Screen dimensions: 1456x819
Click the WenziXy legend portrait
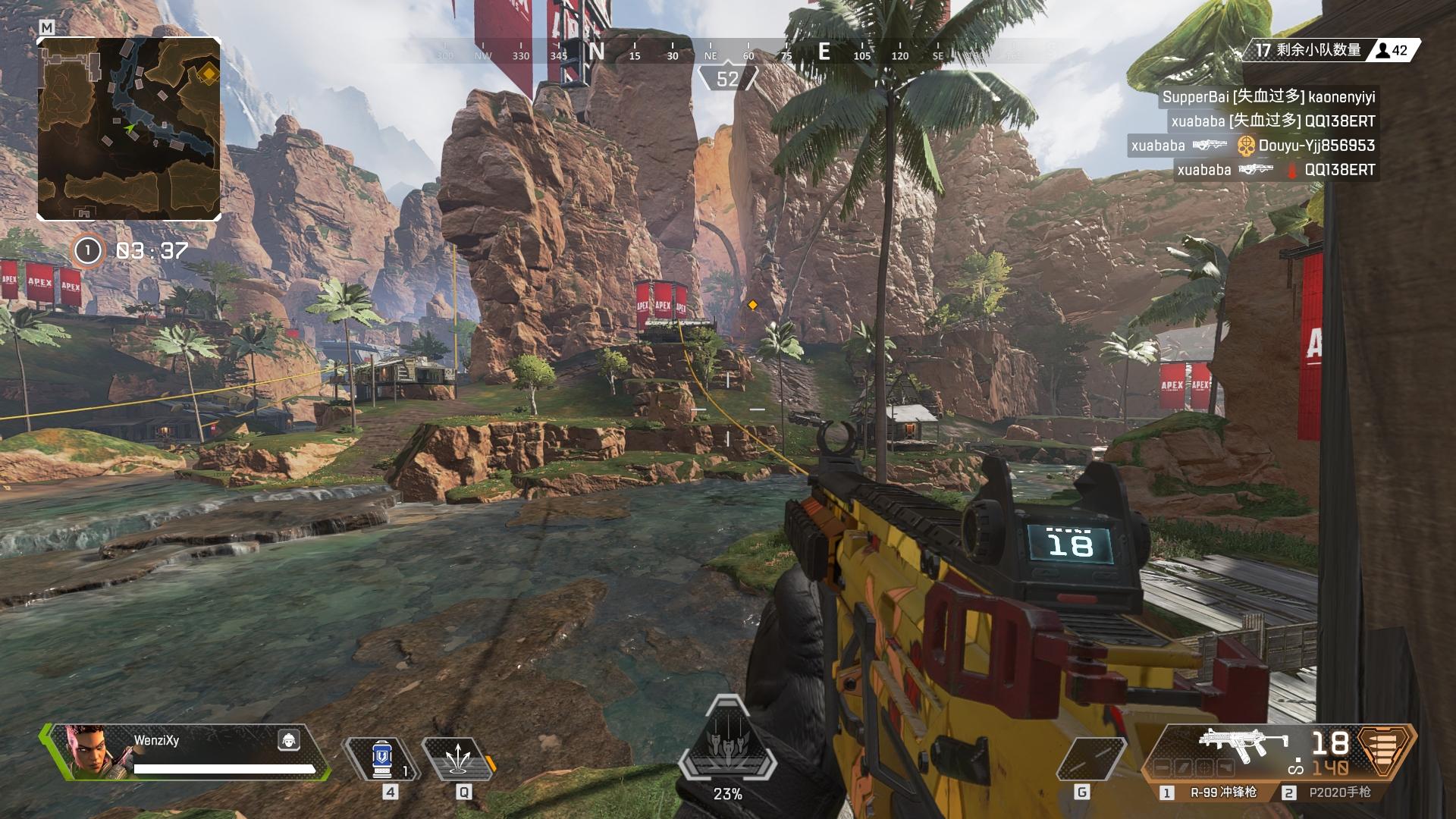(x=89, y=752)
